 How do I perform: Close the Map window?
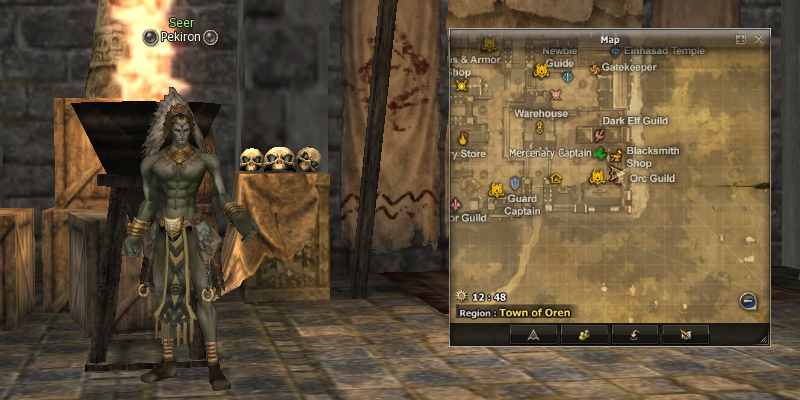pyautogui.click(x=759, y=40)
